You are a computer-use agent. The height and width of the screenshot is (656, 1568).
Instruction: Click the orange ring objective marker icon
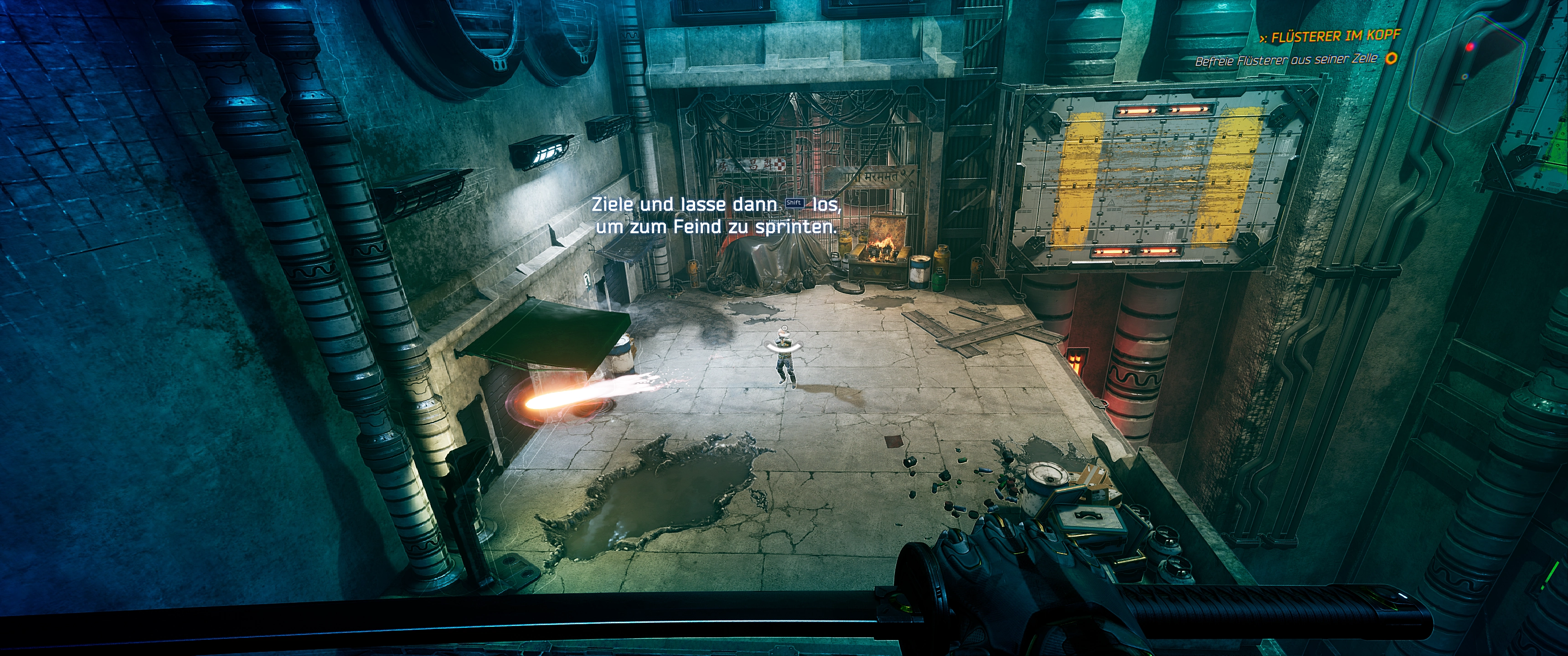1391,58
